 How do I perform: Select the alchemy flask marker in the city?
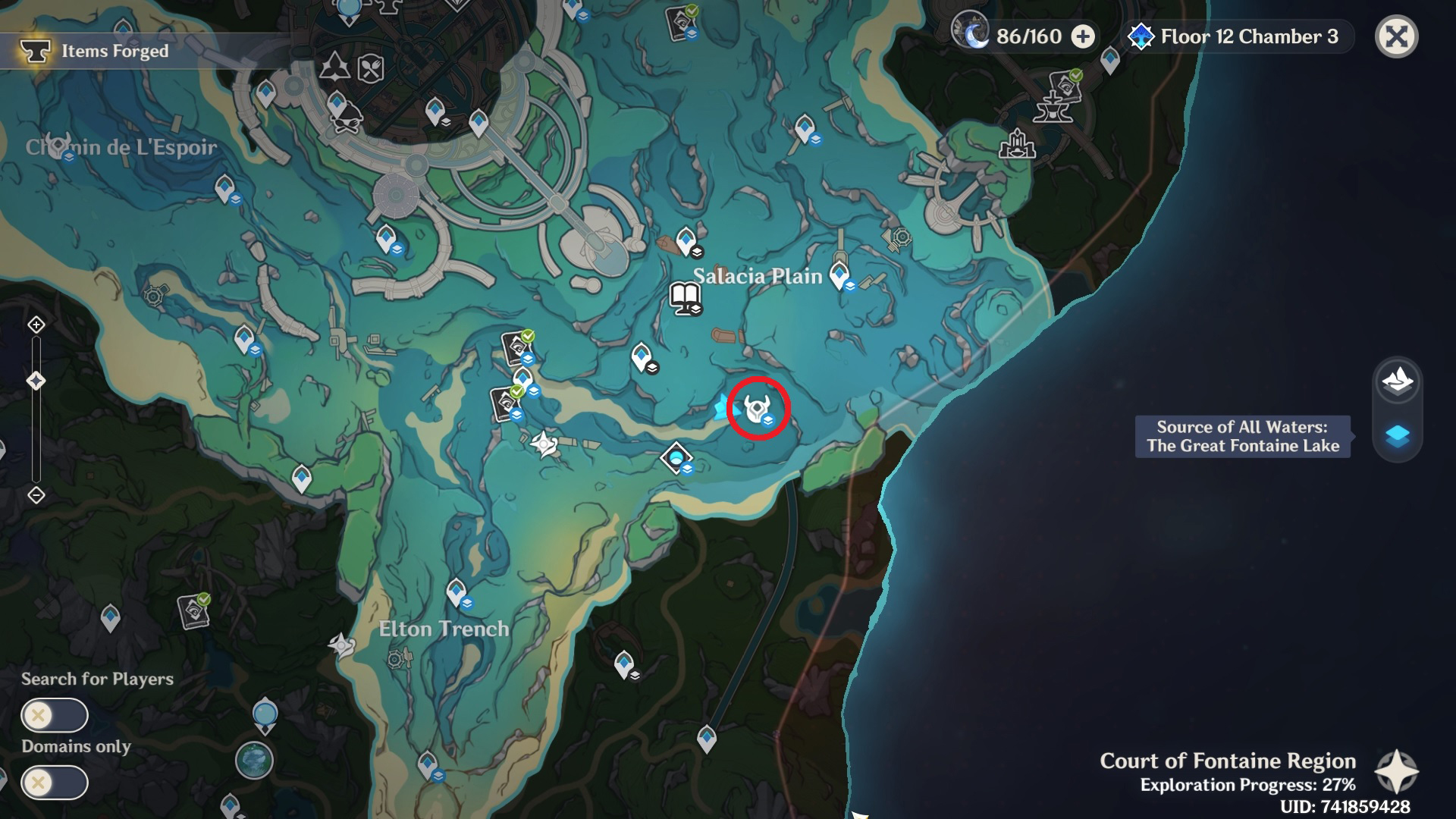(x=334, y=67)
